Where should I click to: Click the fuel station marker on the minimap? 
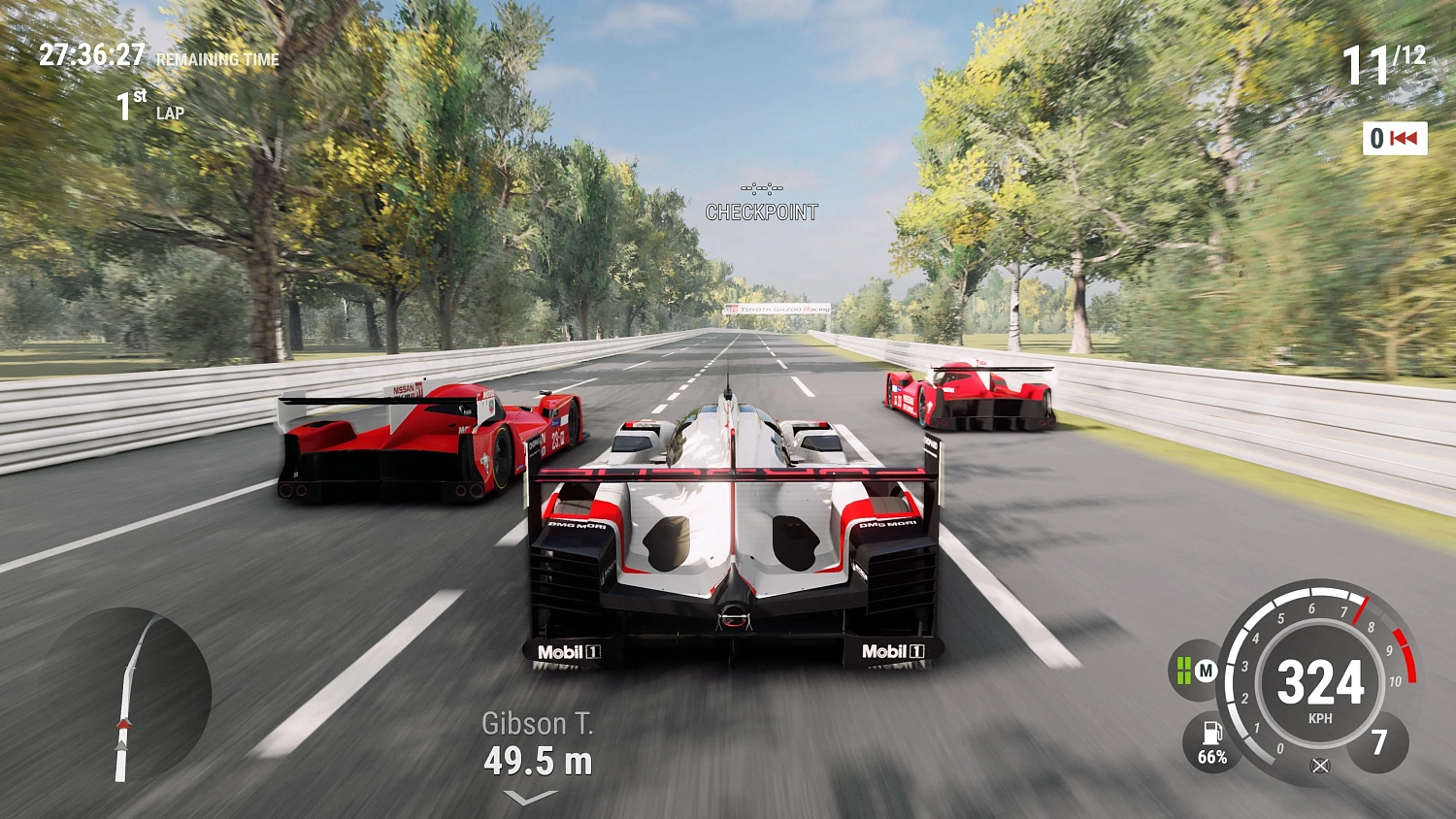(124, 724)
